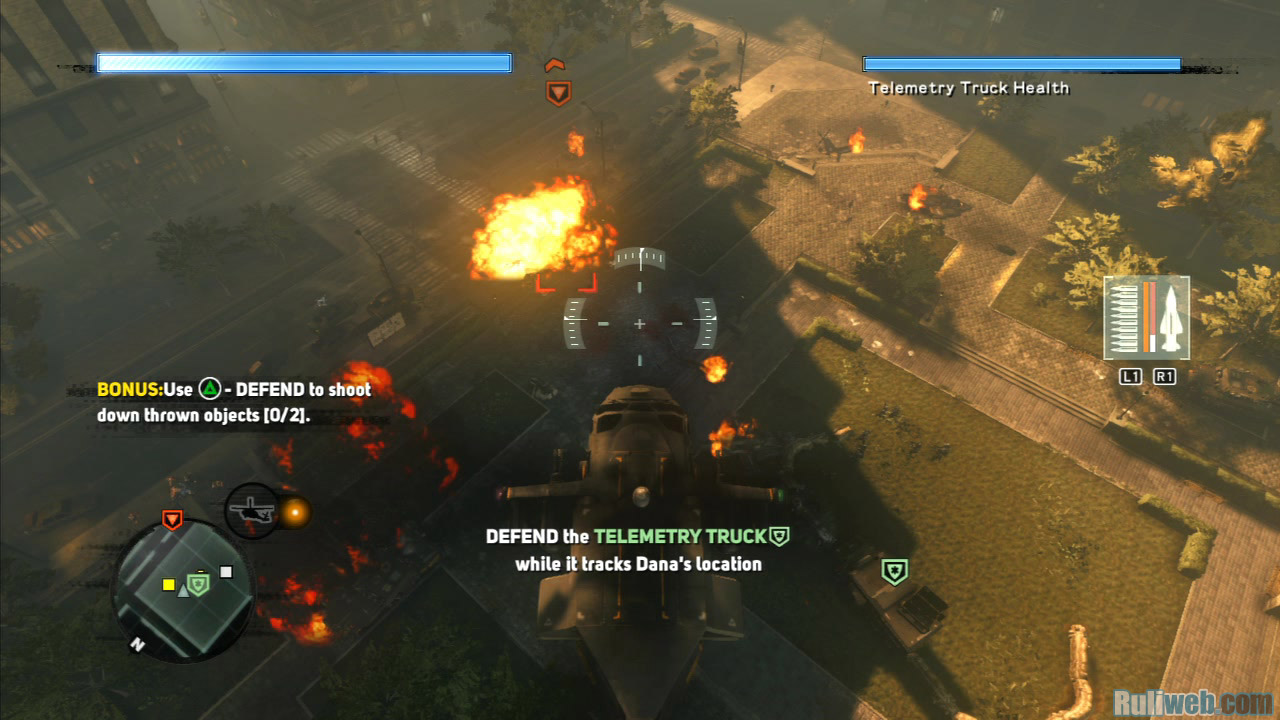Select the white square marker on the minimap
Screen dimensions: 1280x720
tap(226, 572)
